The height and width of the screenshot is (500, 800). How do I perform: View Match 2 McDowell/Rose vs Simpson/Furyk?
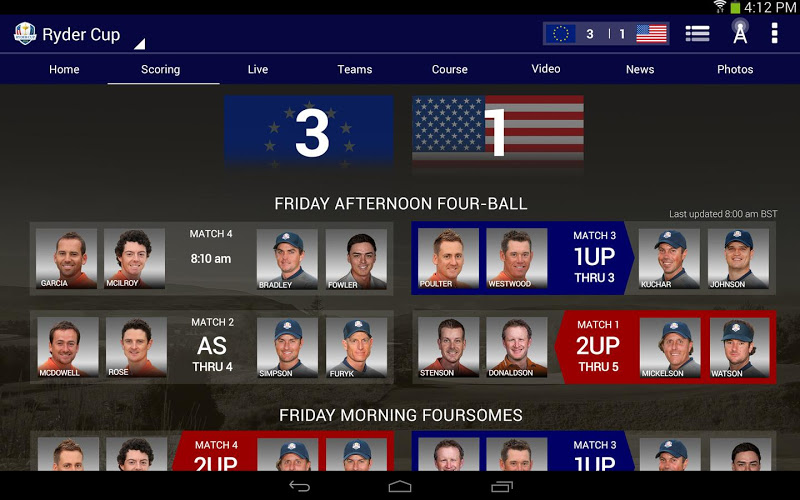point(211,347)
